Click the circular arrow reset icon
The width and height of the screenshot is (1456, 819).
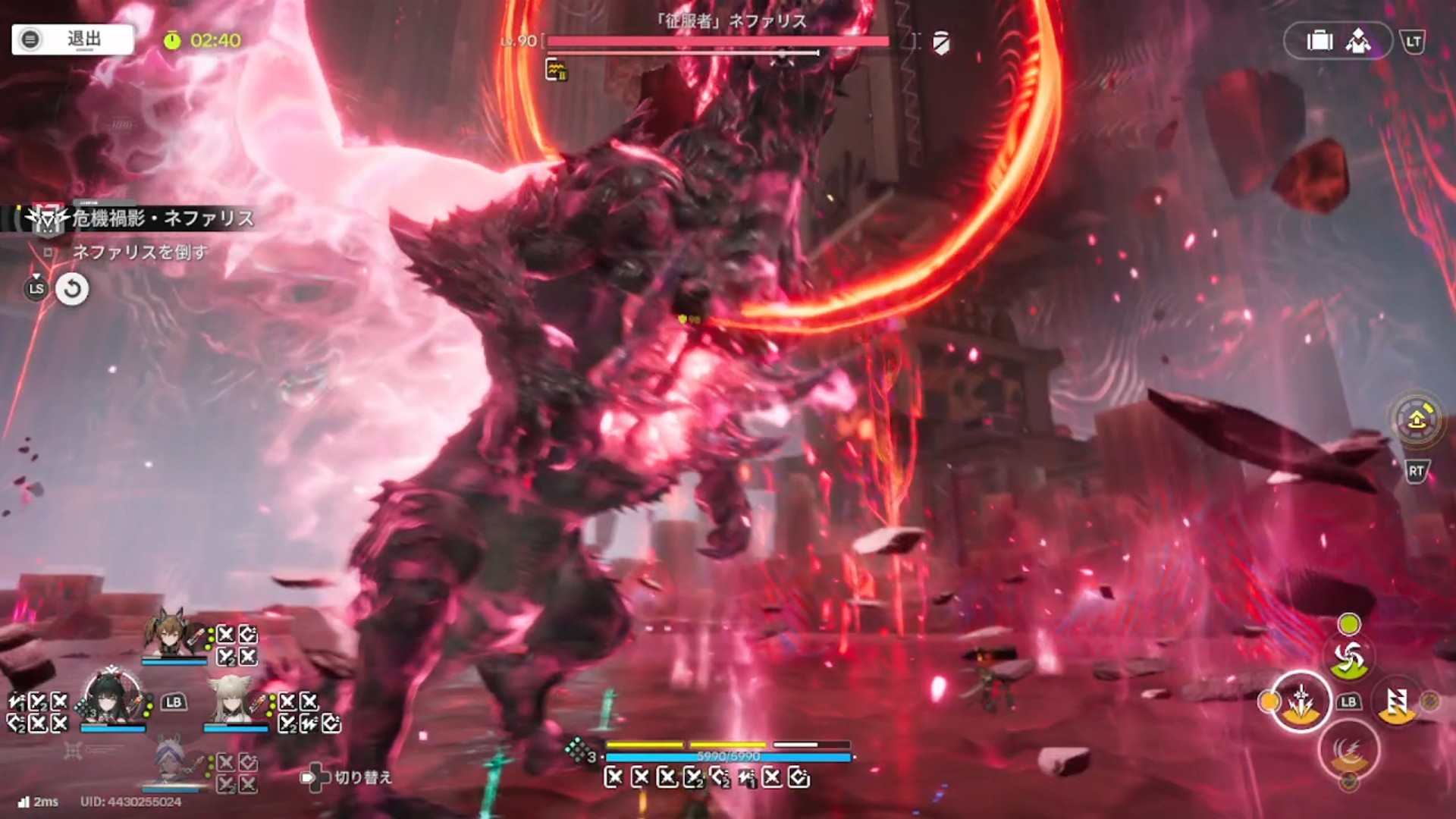click(x=72, y=289)
